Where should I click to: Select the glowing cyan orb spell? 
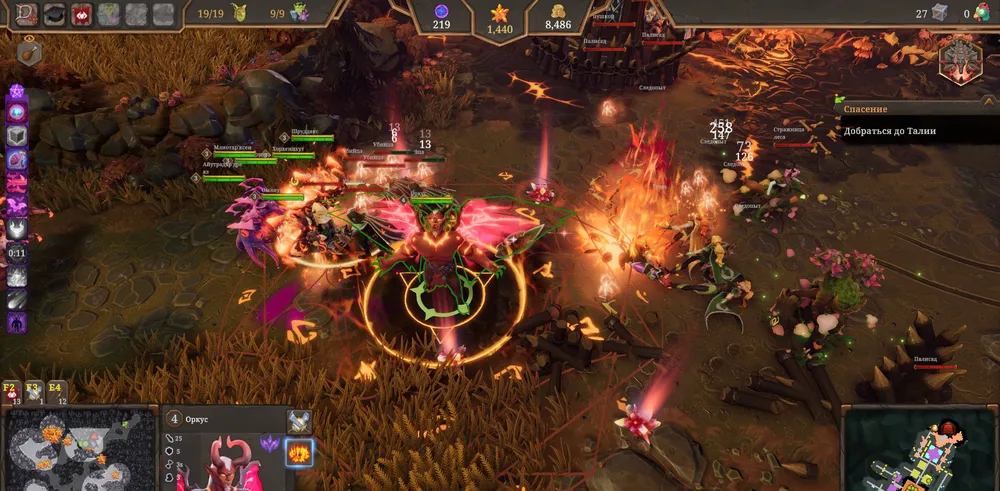[17, 113]
